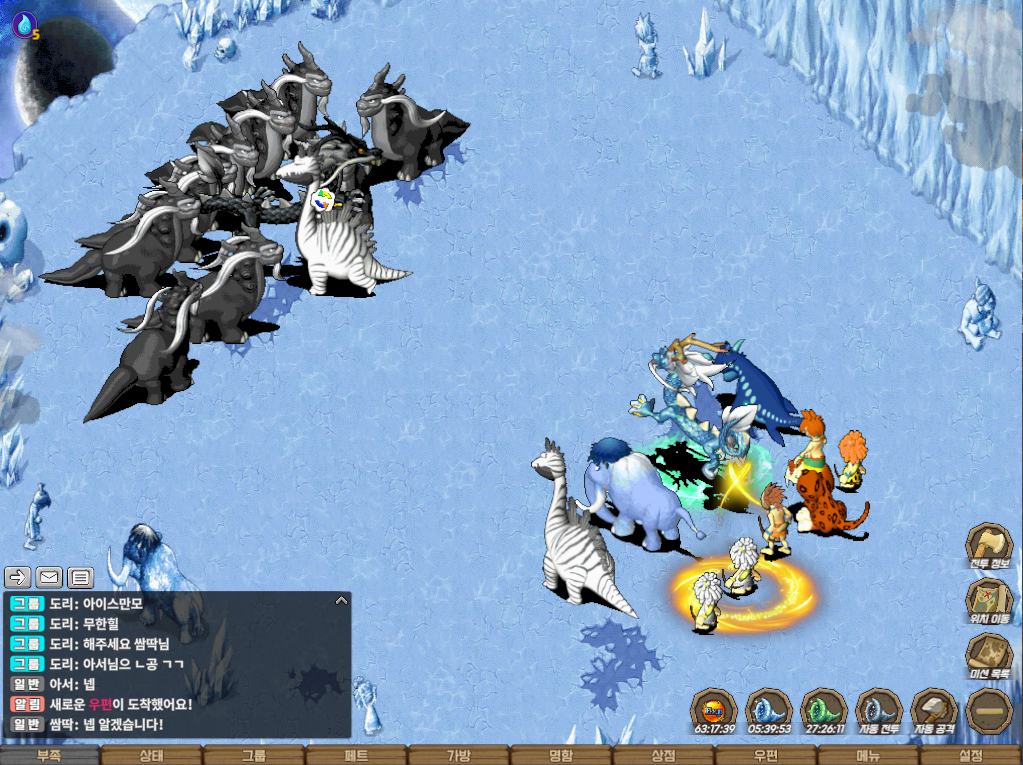Click the arrow button above chat
This screenshot has width=1023, height=765.
[18, 576]
